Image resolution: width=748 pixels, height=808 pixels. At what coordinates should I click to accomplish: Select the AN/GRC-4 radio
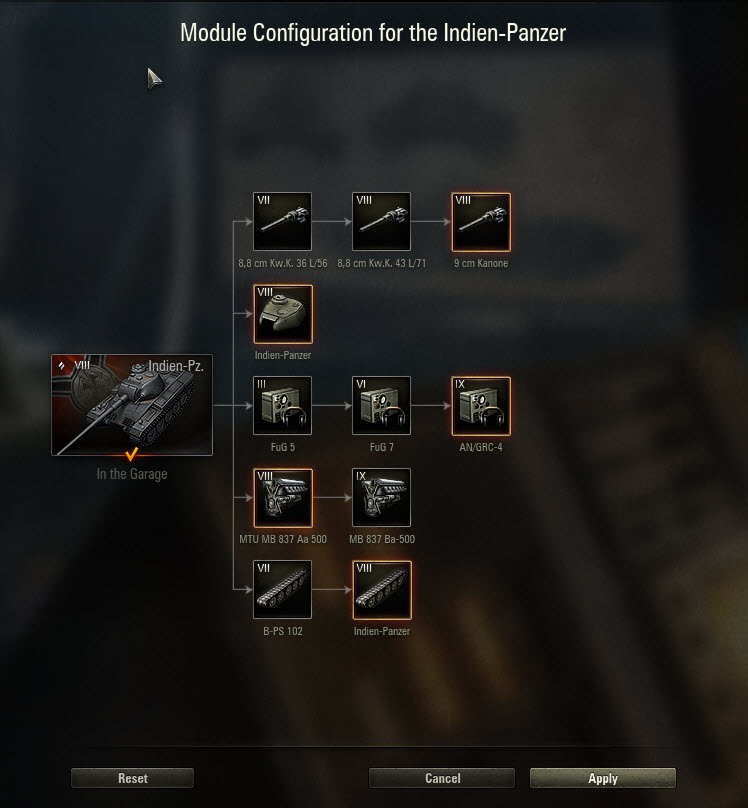coord(481,406)
